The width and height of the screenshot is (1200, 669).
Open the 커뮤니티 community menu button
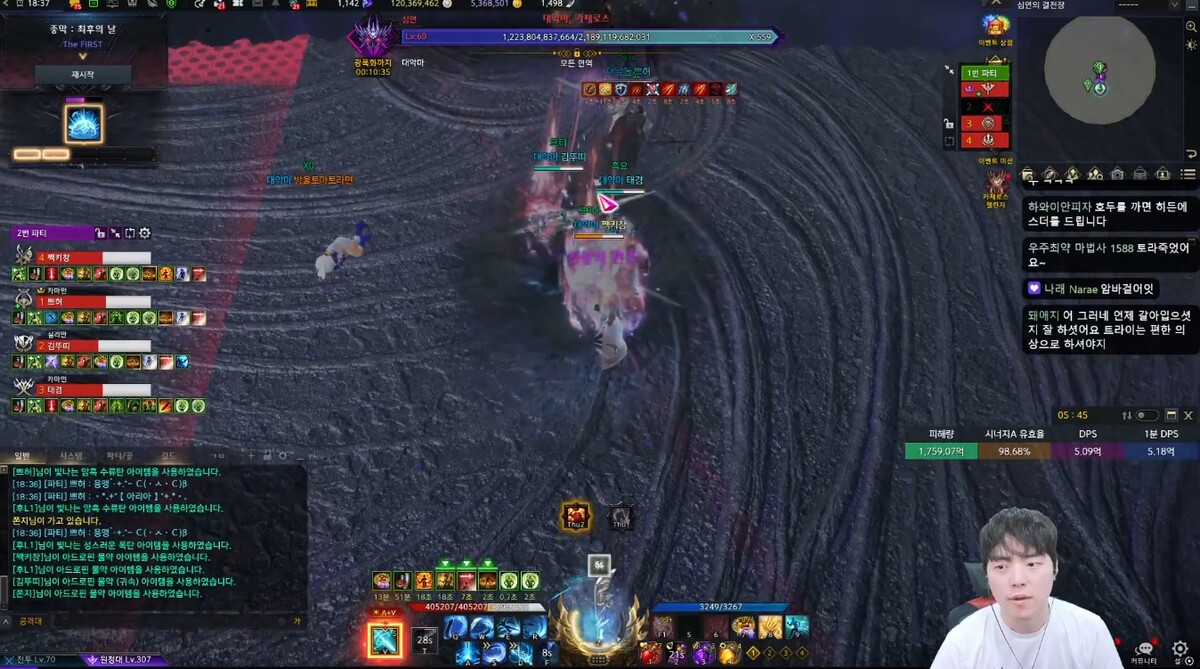tap(1145, 651)
